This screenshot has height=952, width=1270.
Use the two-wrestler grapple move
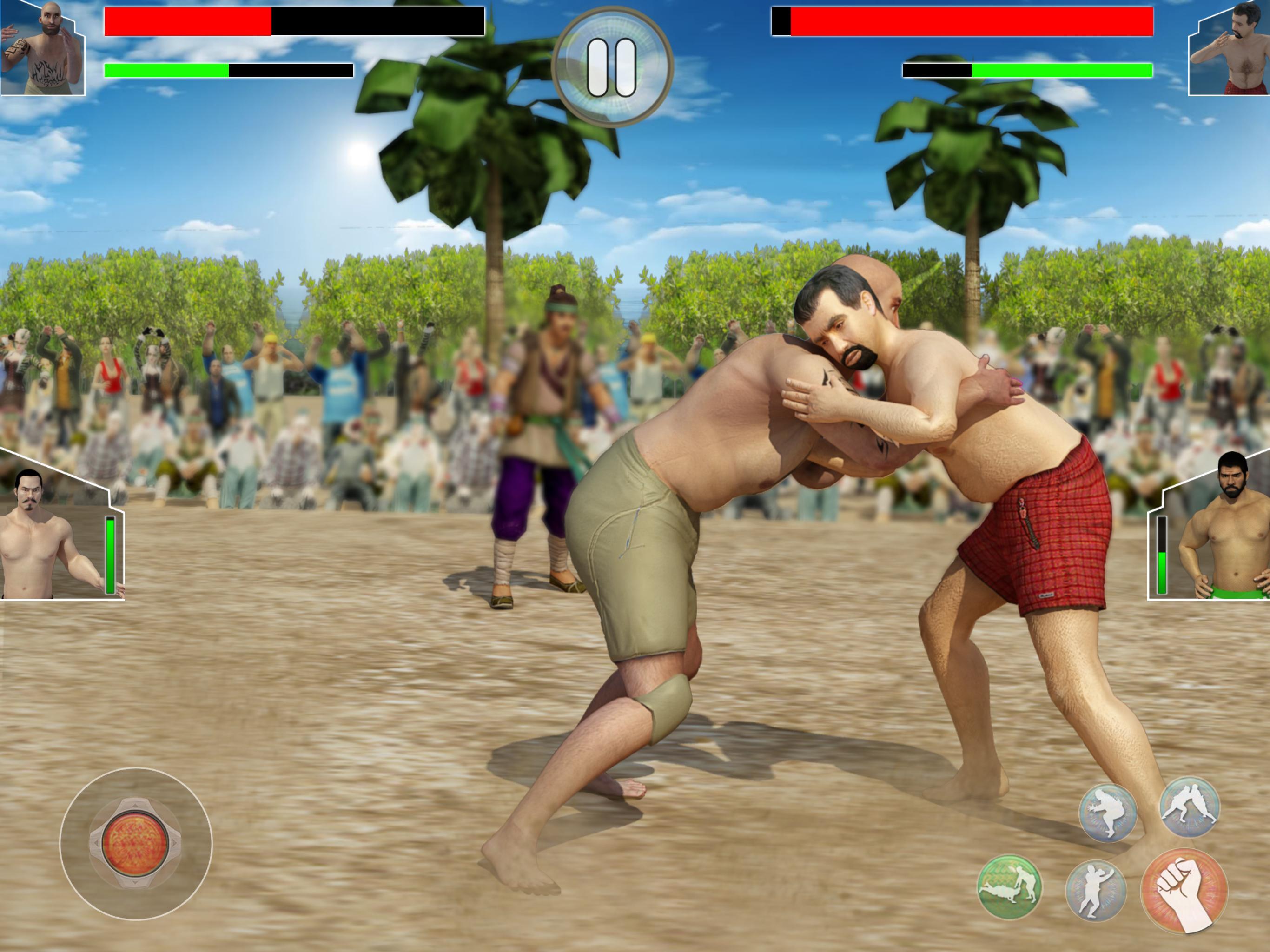pos(1189,807)
